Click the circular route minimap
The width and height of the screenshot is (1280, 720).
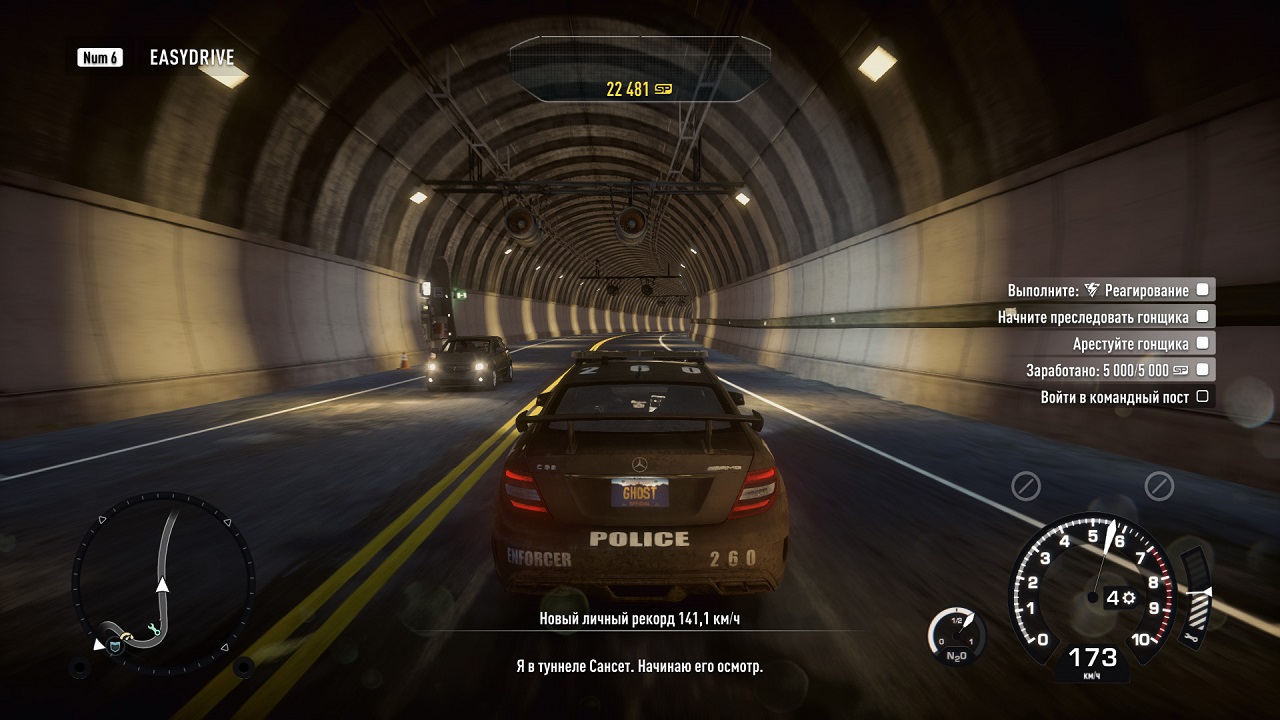point(163,583)
